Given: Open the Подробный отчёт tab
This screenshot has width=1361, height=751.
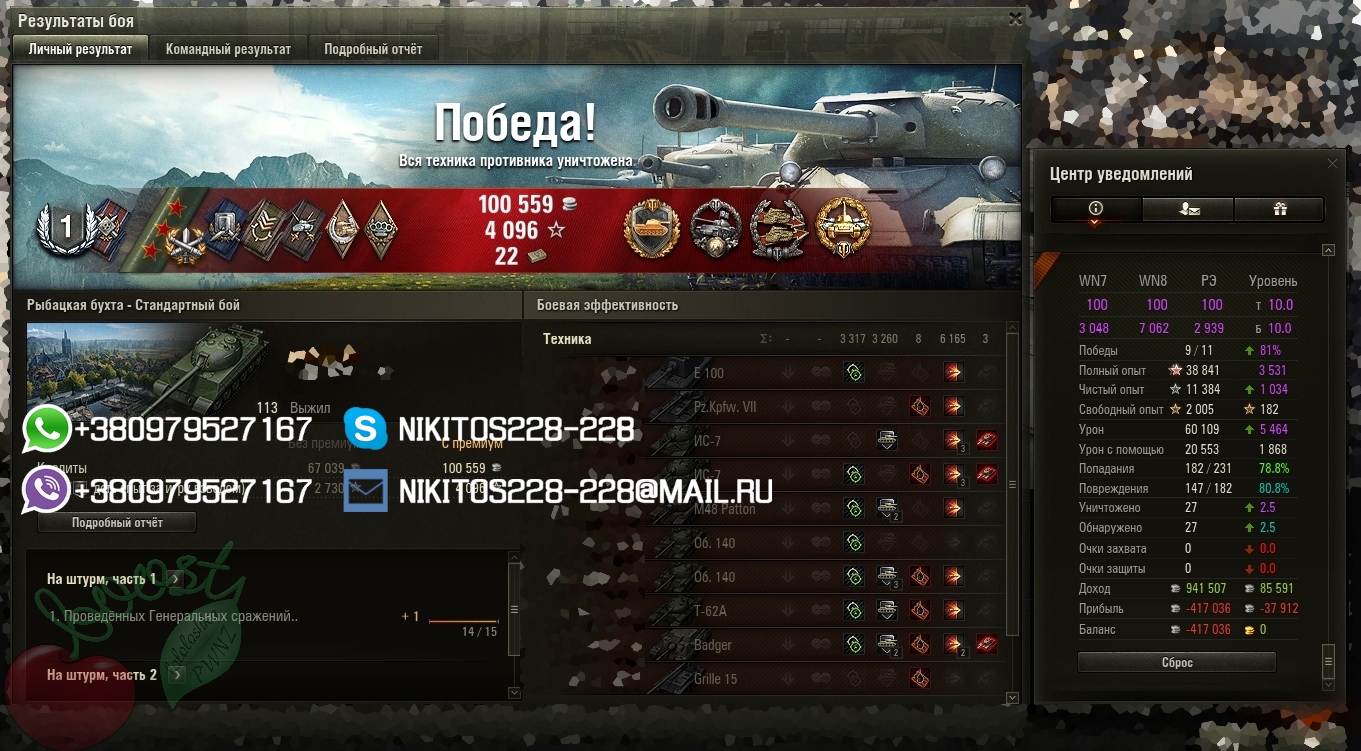Looking at the screenshot, I should point(373,49).
